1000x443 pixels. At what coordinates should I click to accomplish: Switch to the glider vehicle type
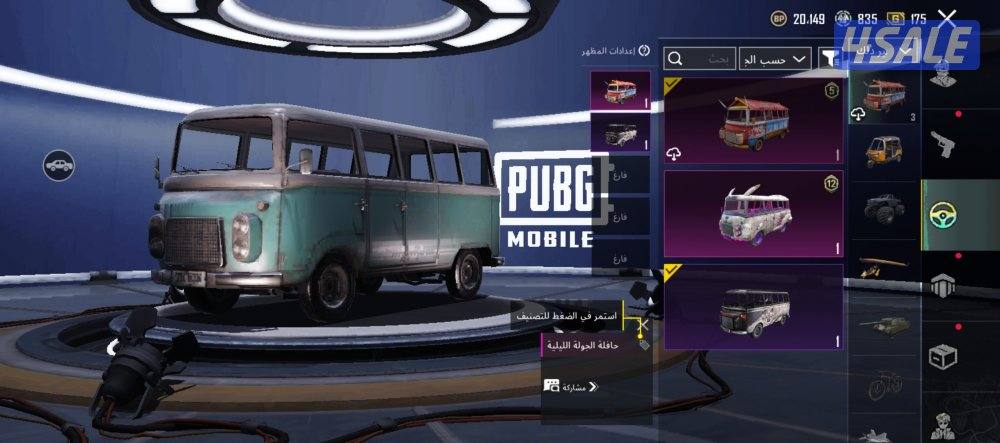[885, 263]
